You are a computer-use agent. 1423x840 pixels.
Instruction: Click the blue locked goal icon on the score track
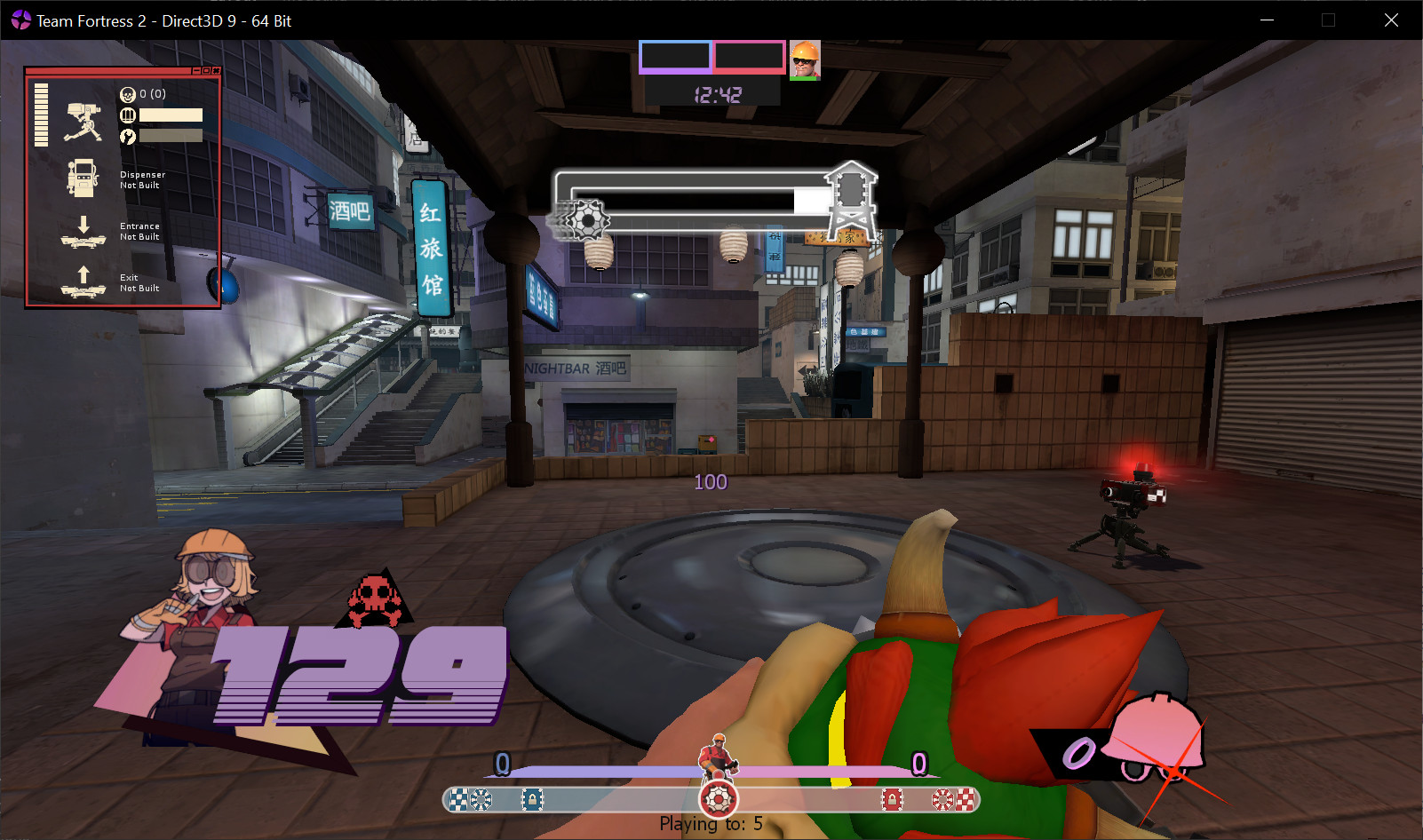pyautogui.click(x=531, y=799)
